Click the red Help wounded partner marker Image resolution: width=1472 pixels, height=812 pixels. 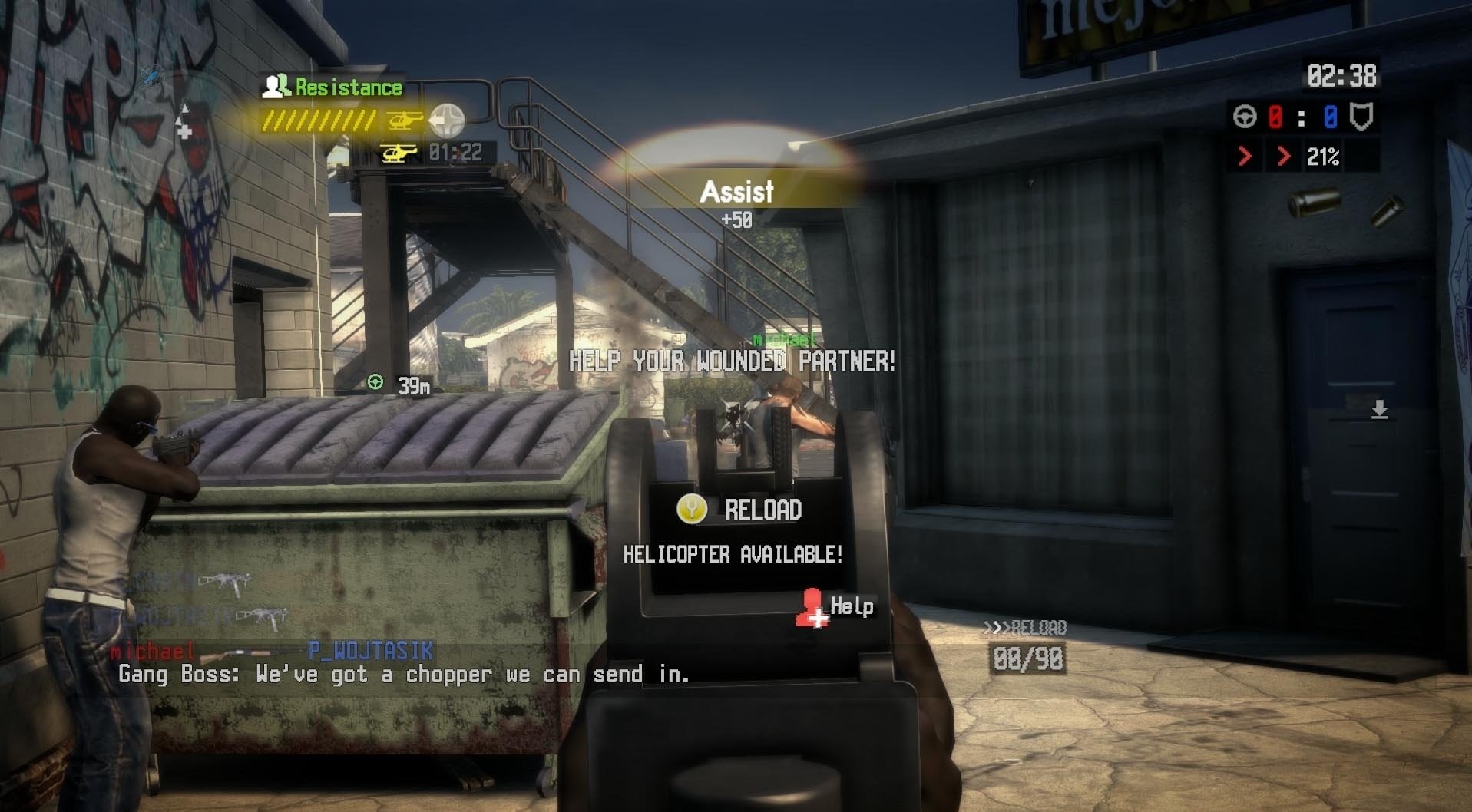pos(812,608)
